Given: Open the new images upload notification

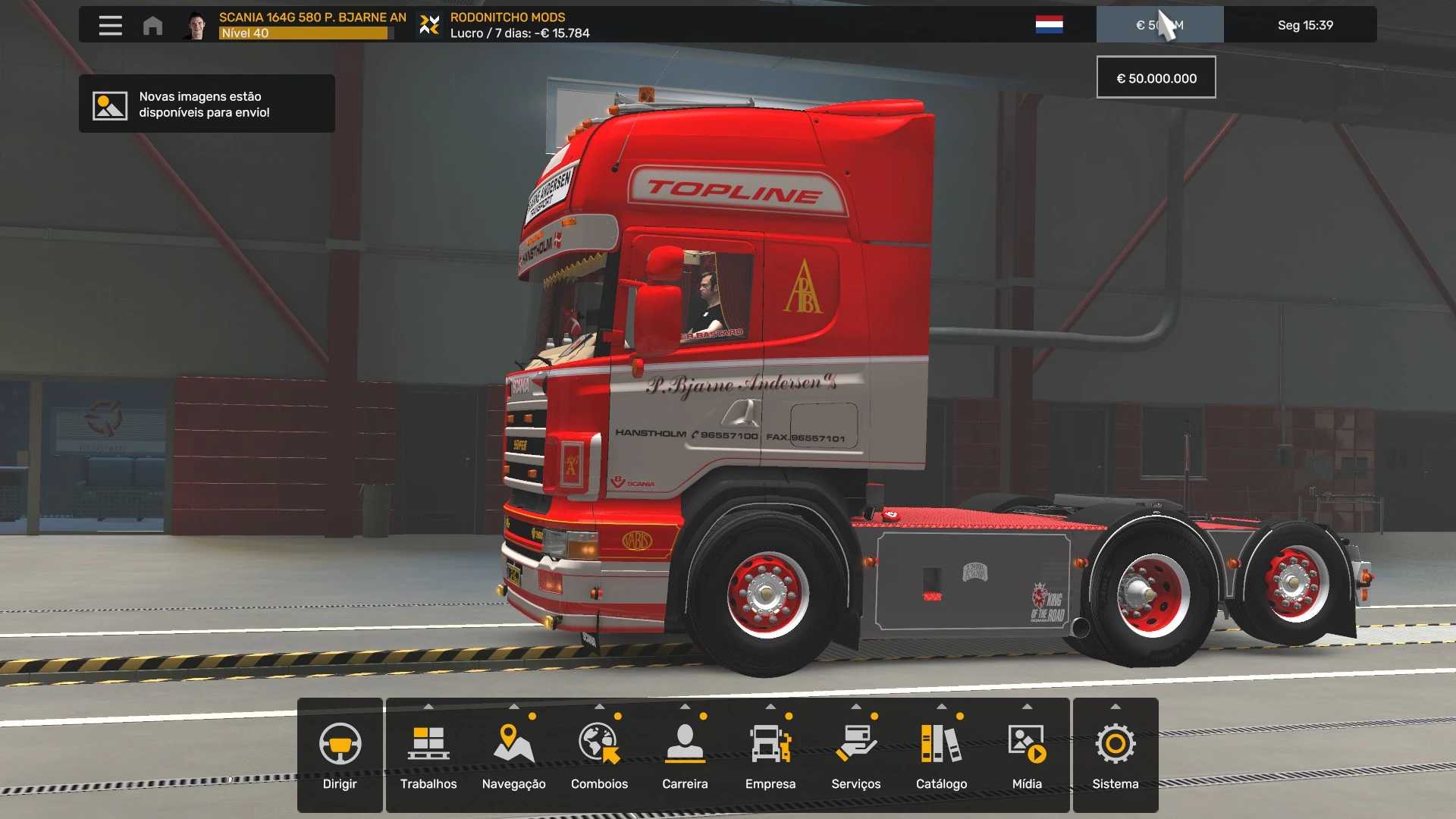Looking at the screenshot, I should coord(206,104).
